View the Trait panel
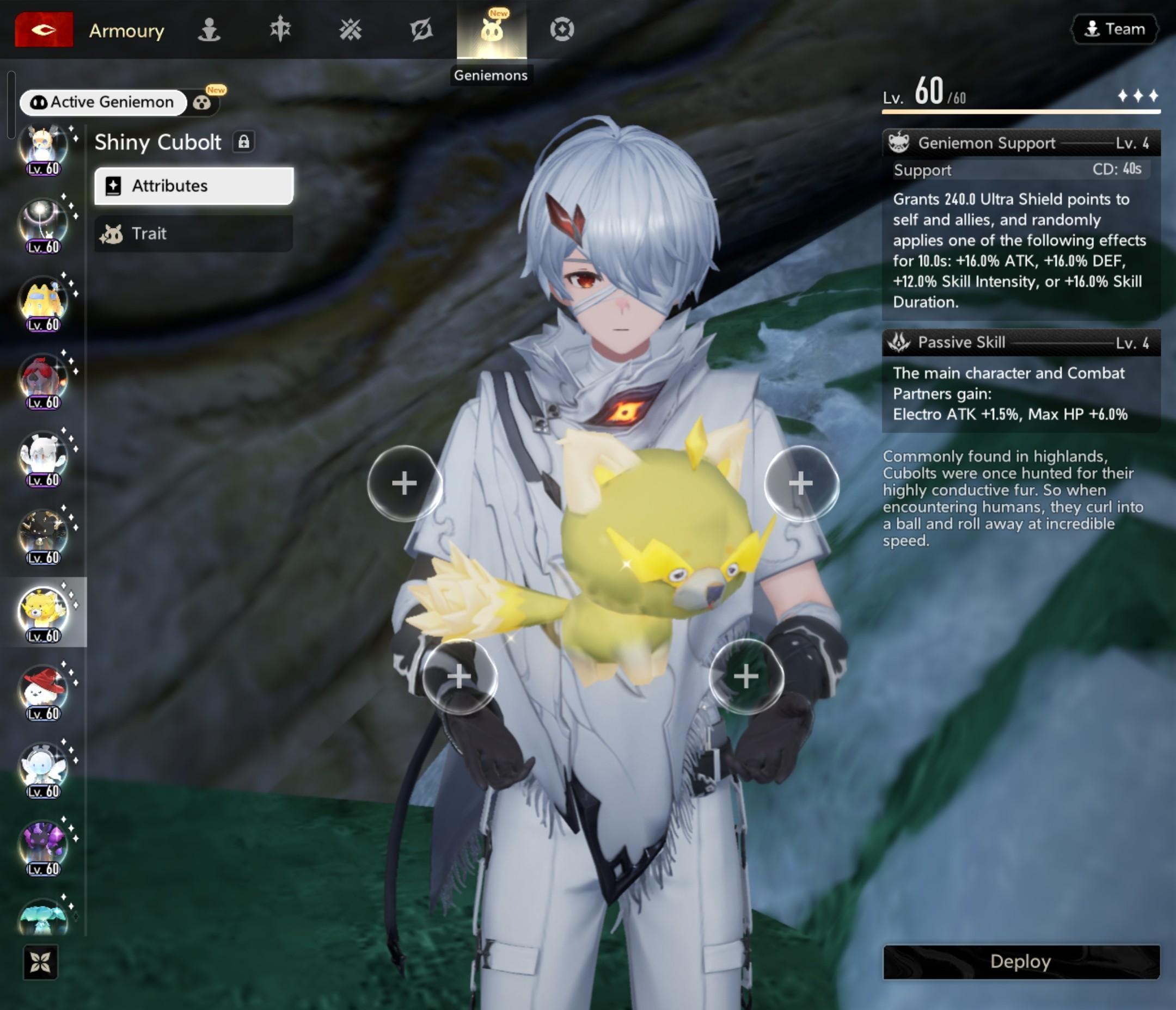1176x1010 pixels. [x=193, y=233]
